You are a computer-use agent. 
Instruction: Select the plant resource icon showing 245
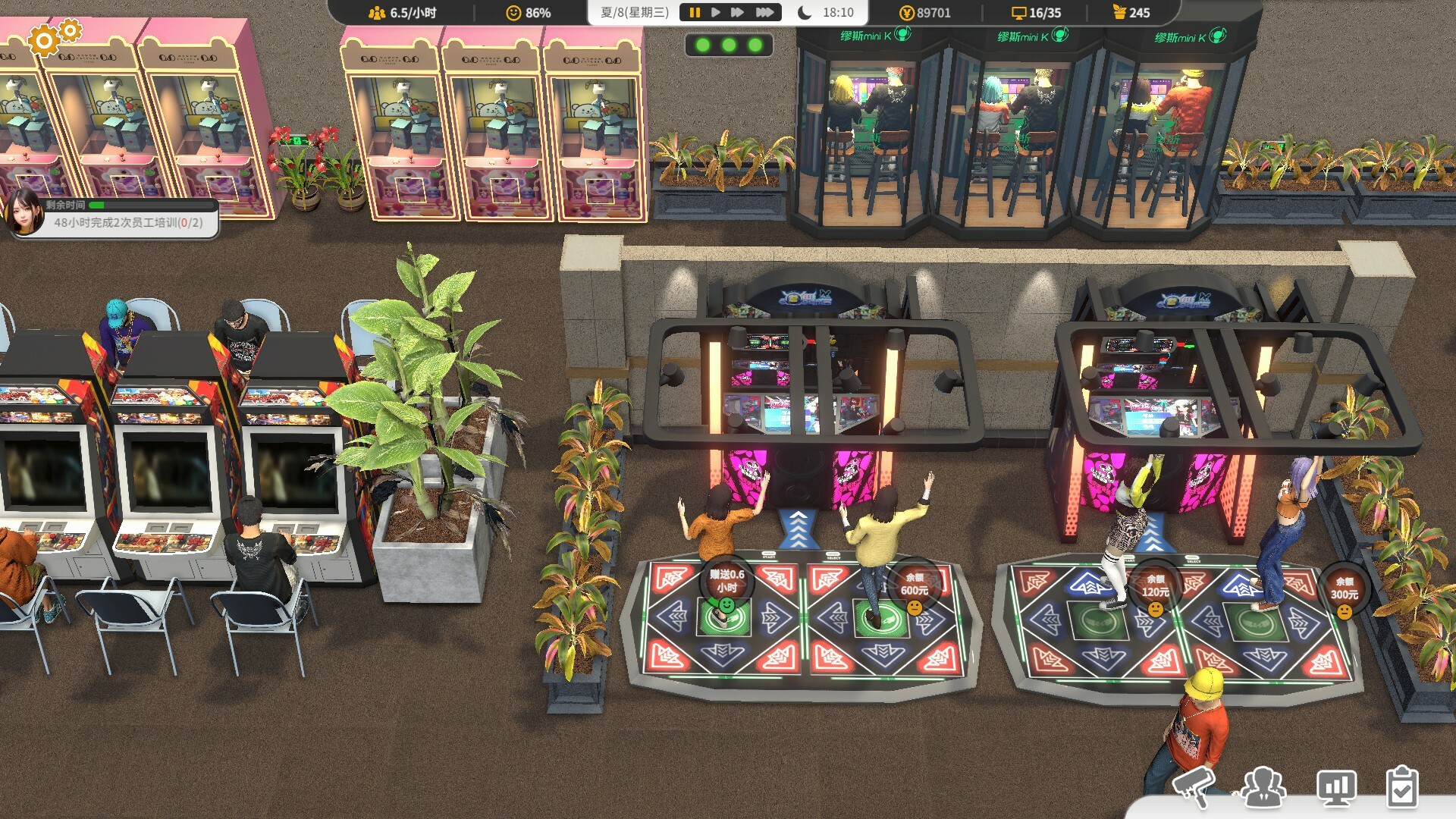coord(1120,12)
